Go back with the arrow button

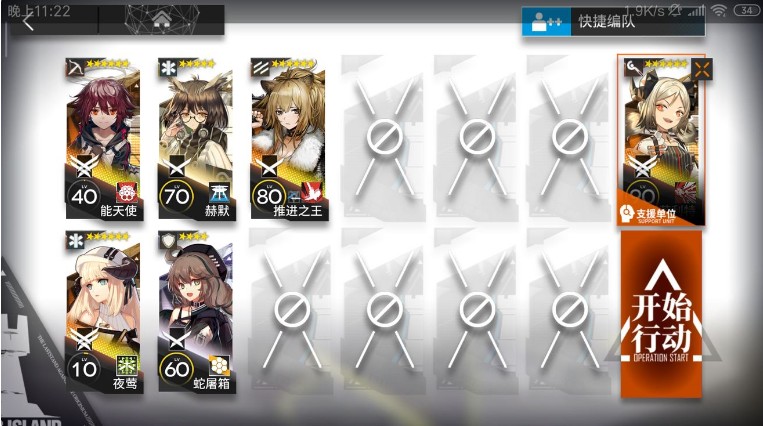[x=29, y=22]
